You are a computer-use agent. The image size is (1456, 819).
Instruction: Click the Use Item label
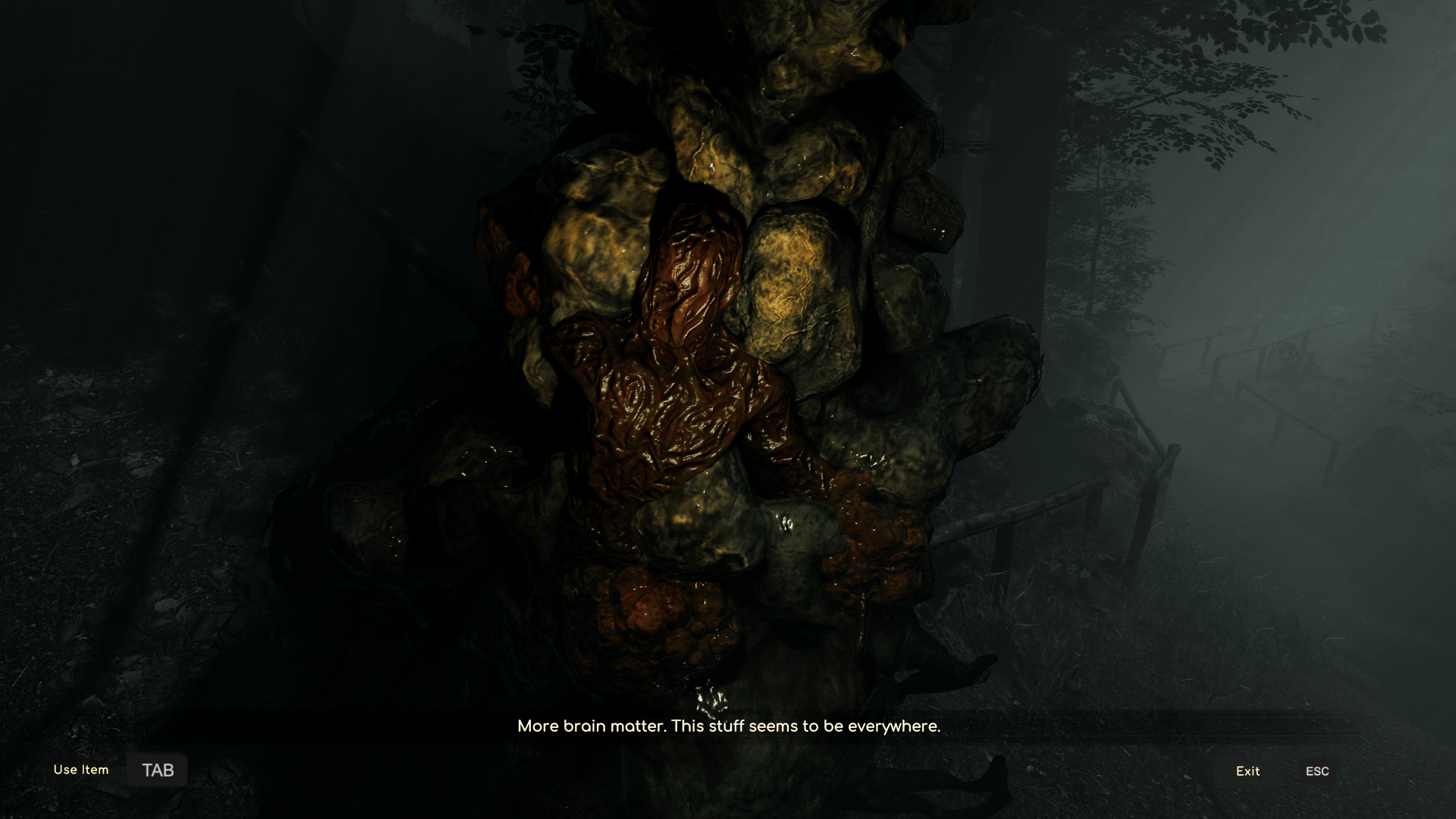(80, 770)
